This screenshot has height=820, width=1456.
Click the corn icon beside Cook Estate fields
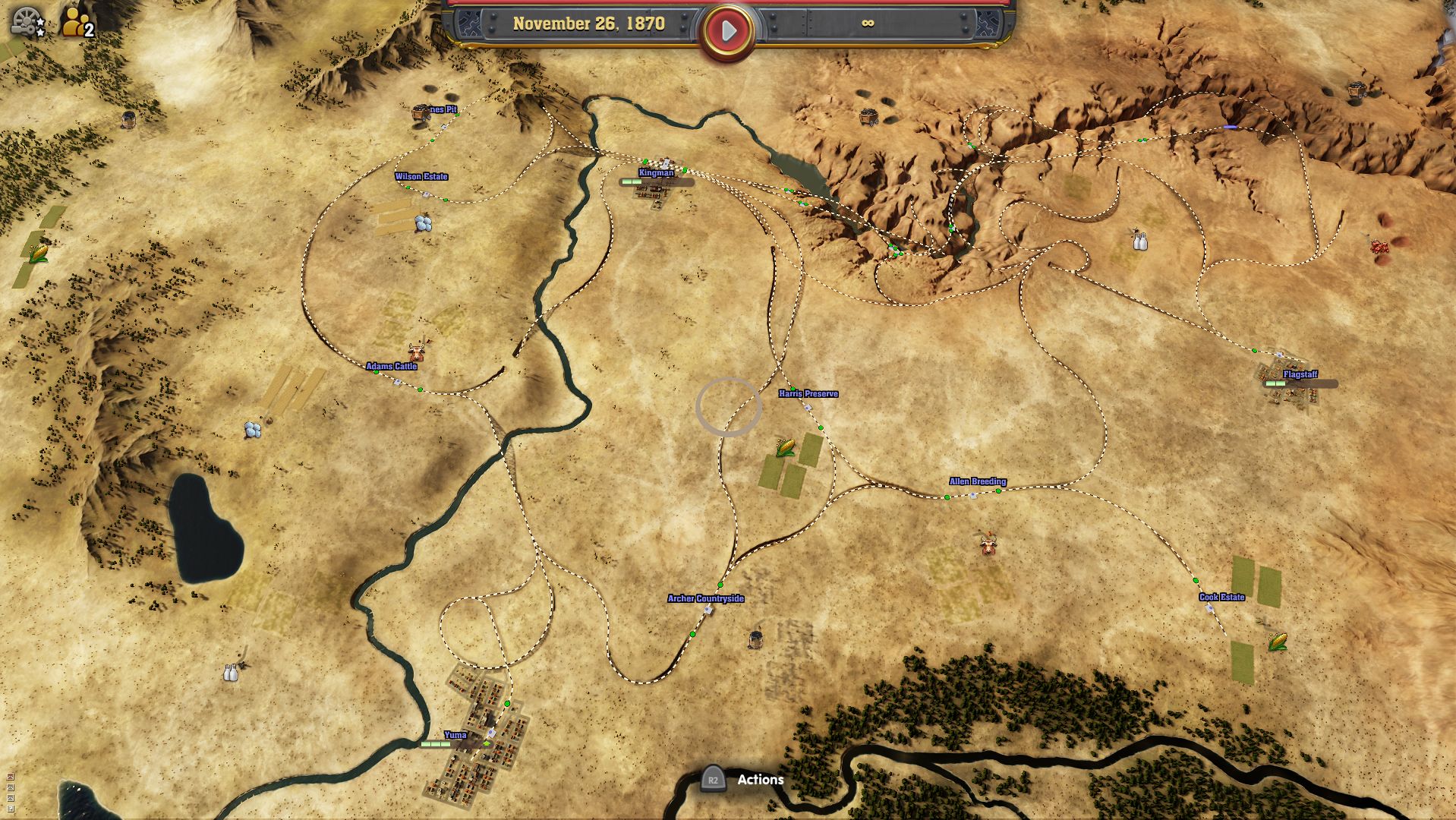(x=1278, y=642)
